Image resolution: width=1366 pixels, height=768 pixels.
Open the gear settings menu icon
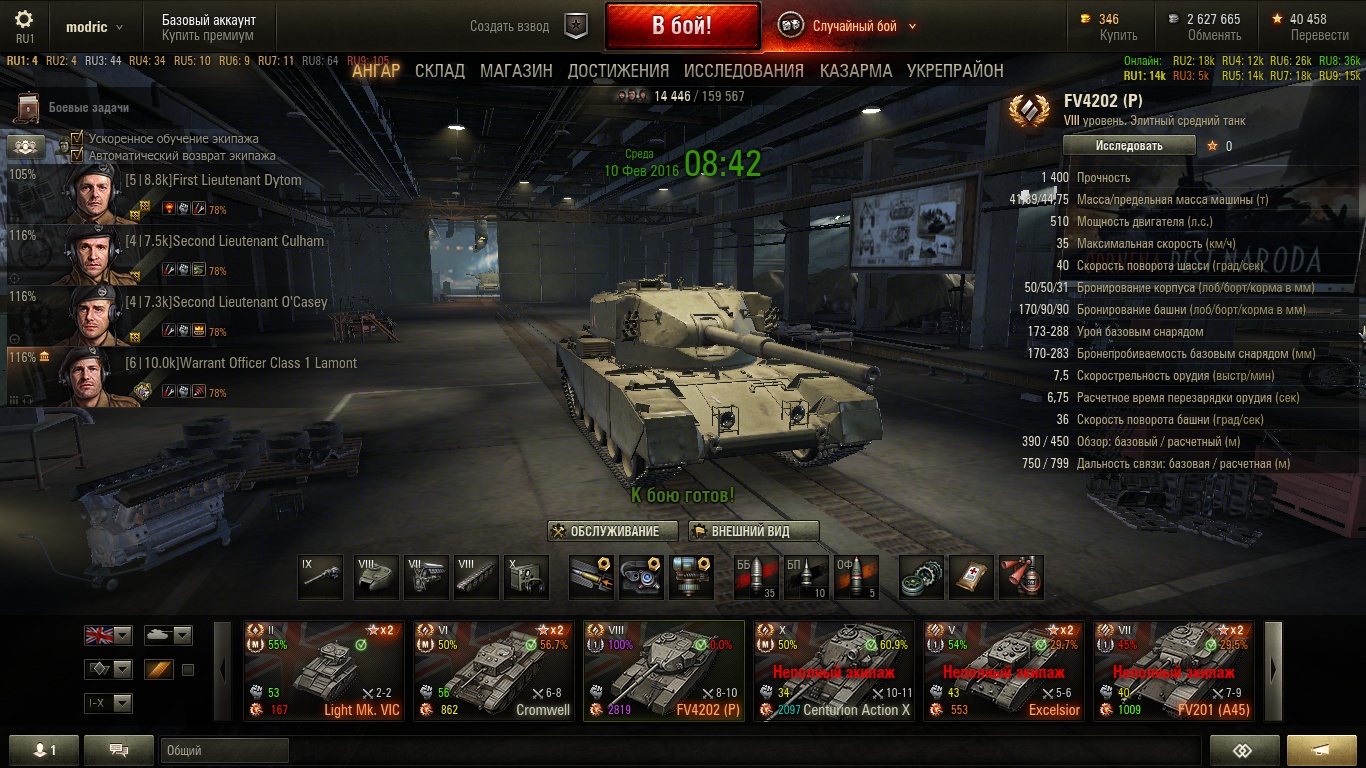[24, 20]
